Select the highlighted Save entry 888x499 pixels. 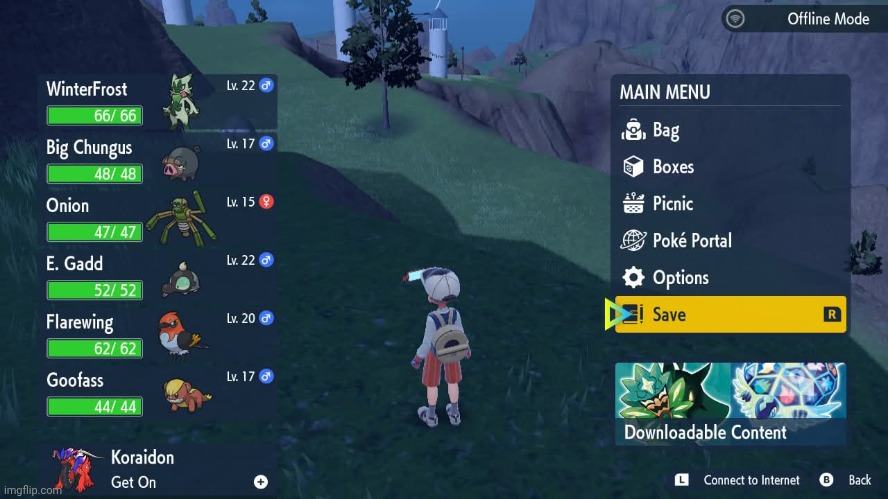click(730, 314)
